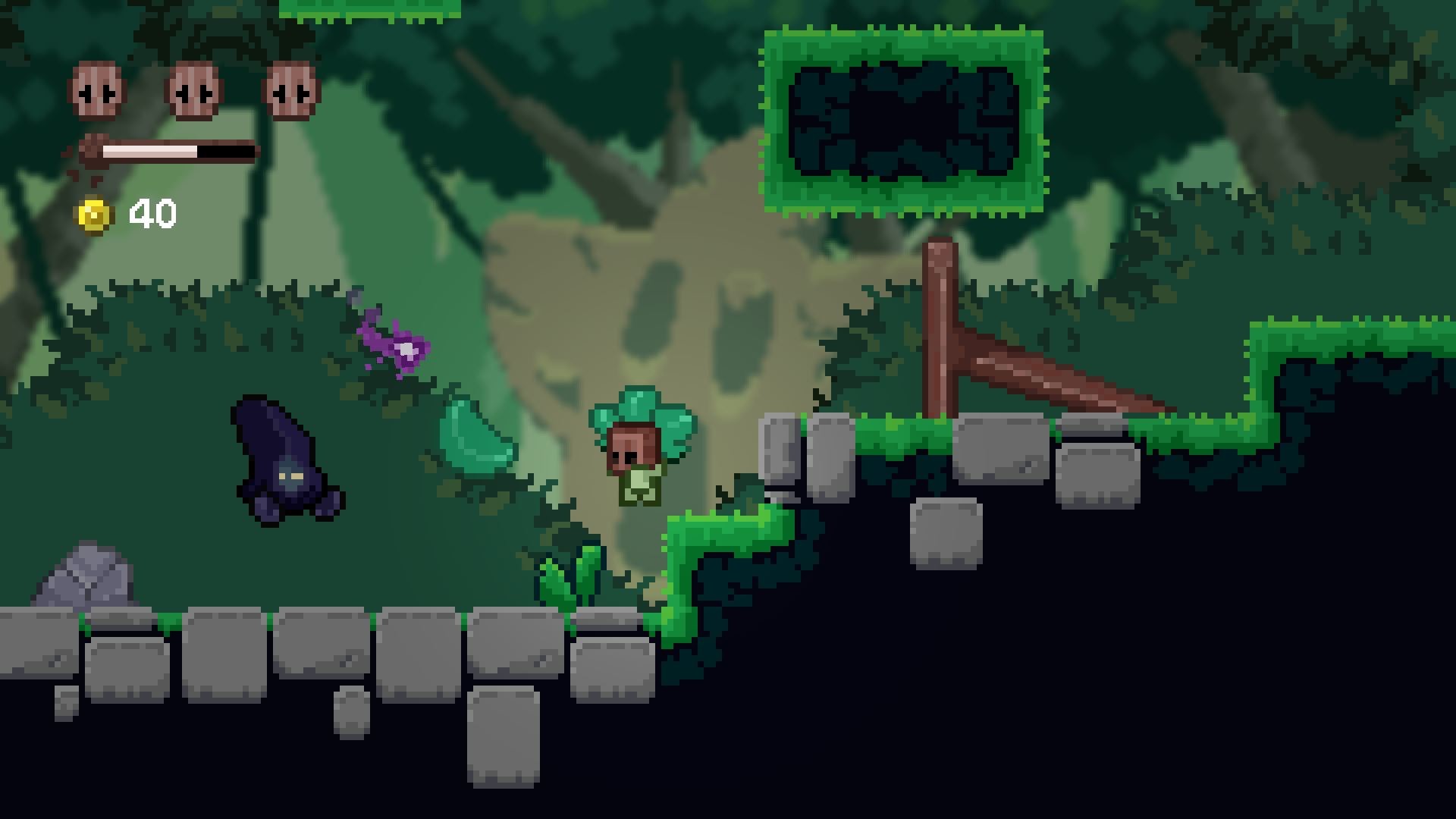Image resolution: width=1456 pixels, height=819 pixels.
Task: Click the purple flying bat creature
Action: (394, 341)
